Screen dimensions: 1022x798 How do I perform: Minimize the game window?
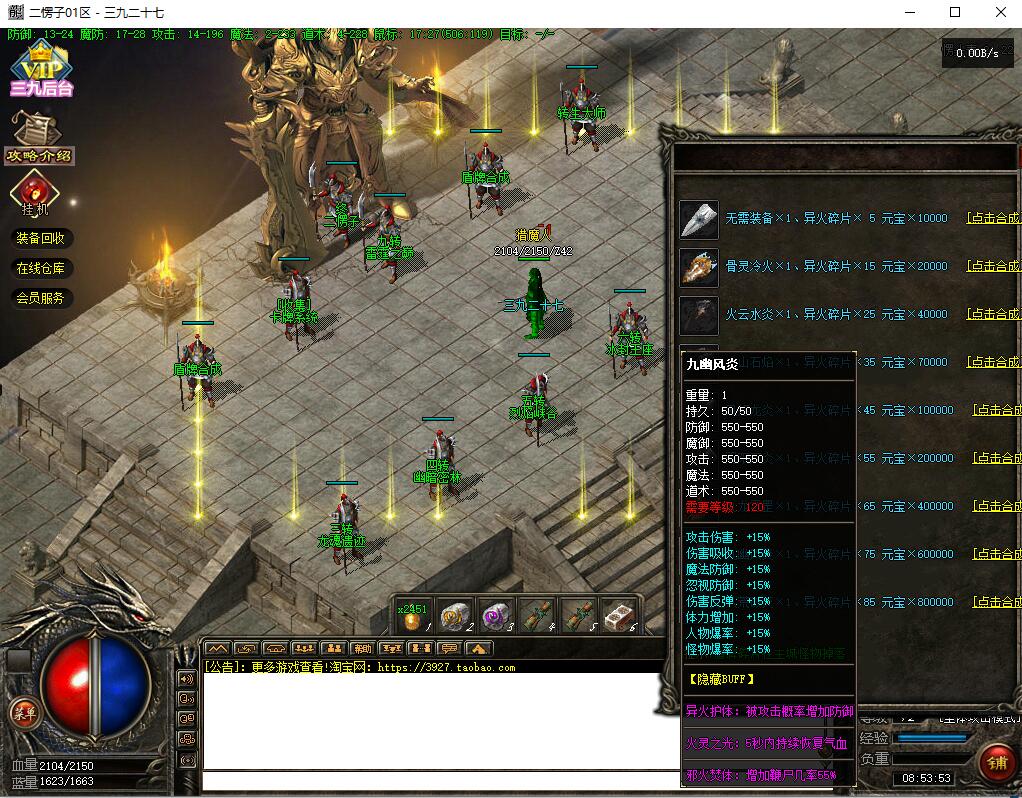[910, 13]
